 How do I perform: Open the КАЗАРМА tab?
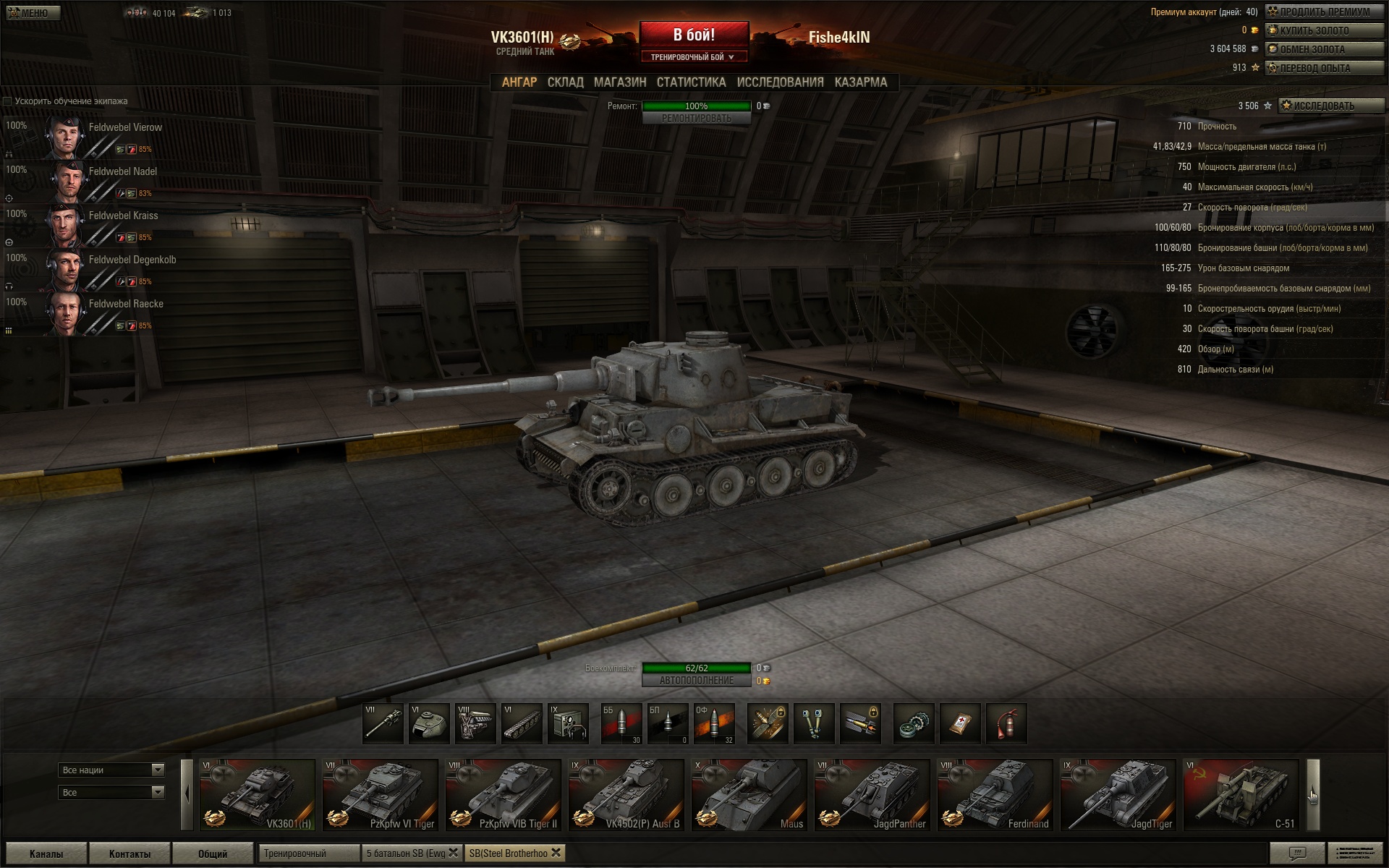coord(860,82)
